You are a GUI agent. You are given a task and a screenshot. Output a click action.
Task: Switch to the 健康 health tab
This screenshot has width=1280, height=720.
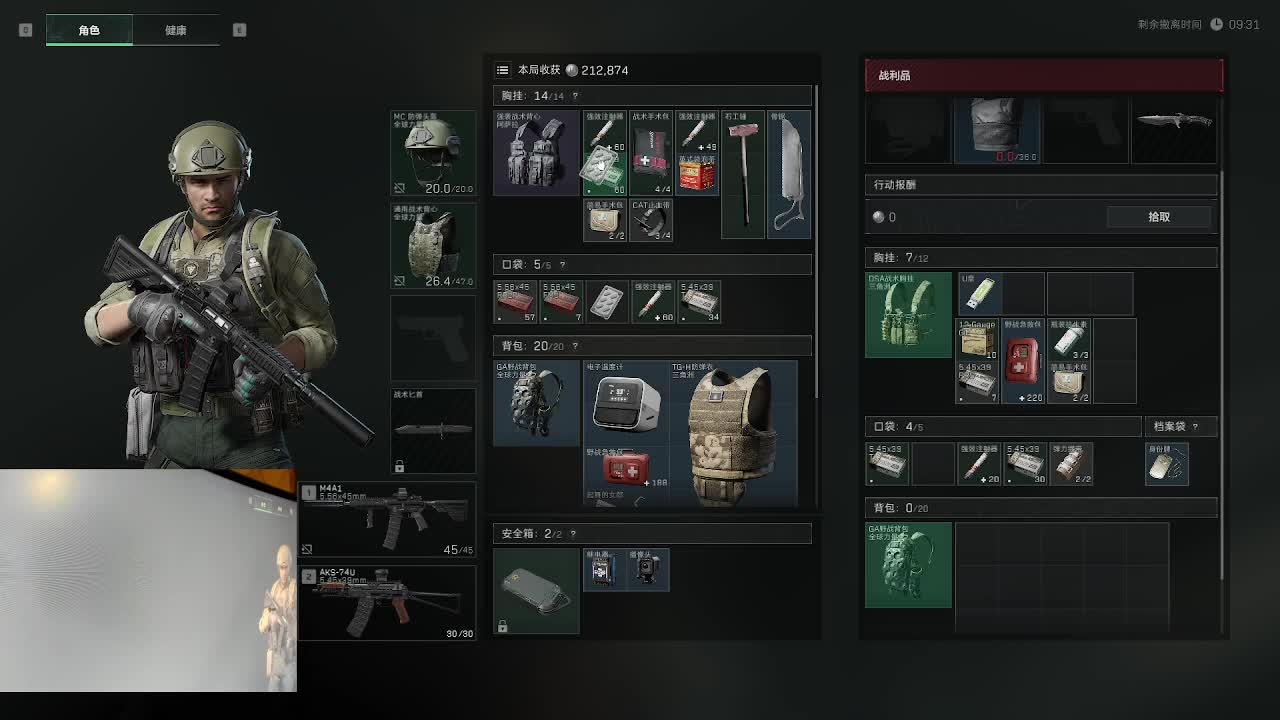coord(176,30)
